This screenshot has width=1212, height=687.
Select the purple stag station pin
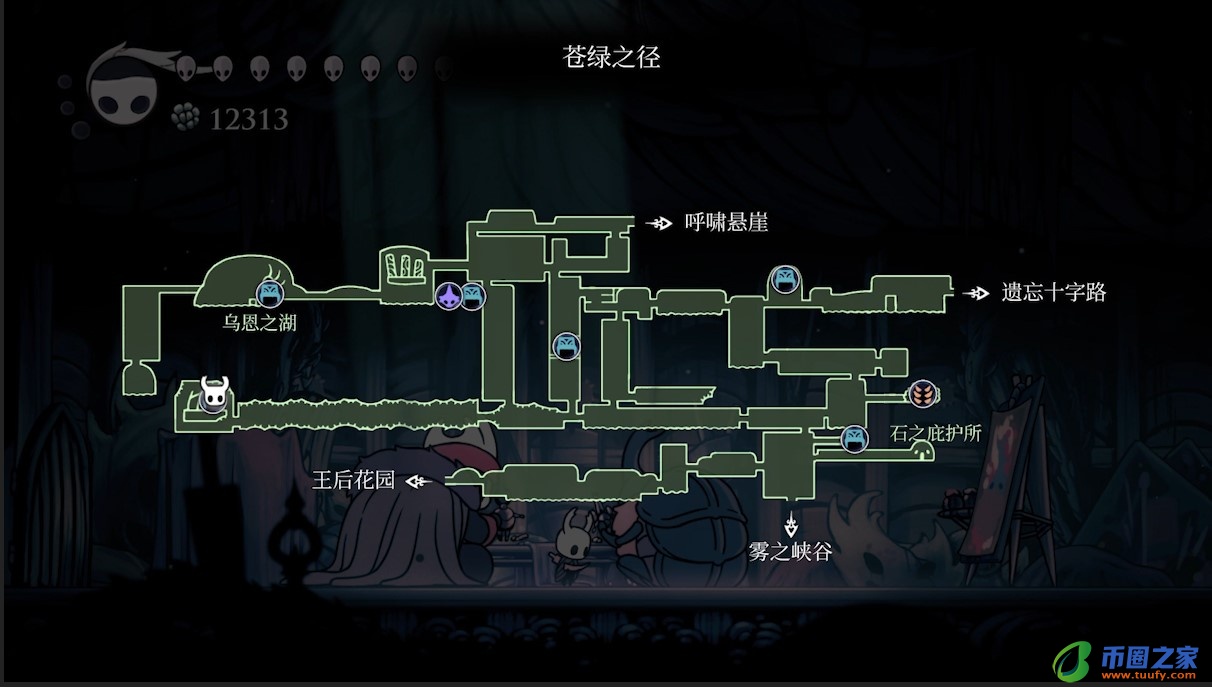pyautogui.click(x=449, y=295)
